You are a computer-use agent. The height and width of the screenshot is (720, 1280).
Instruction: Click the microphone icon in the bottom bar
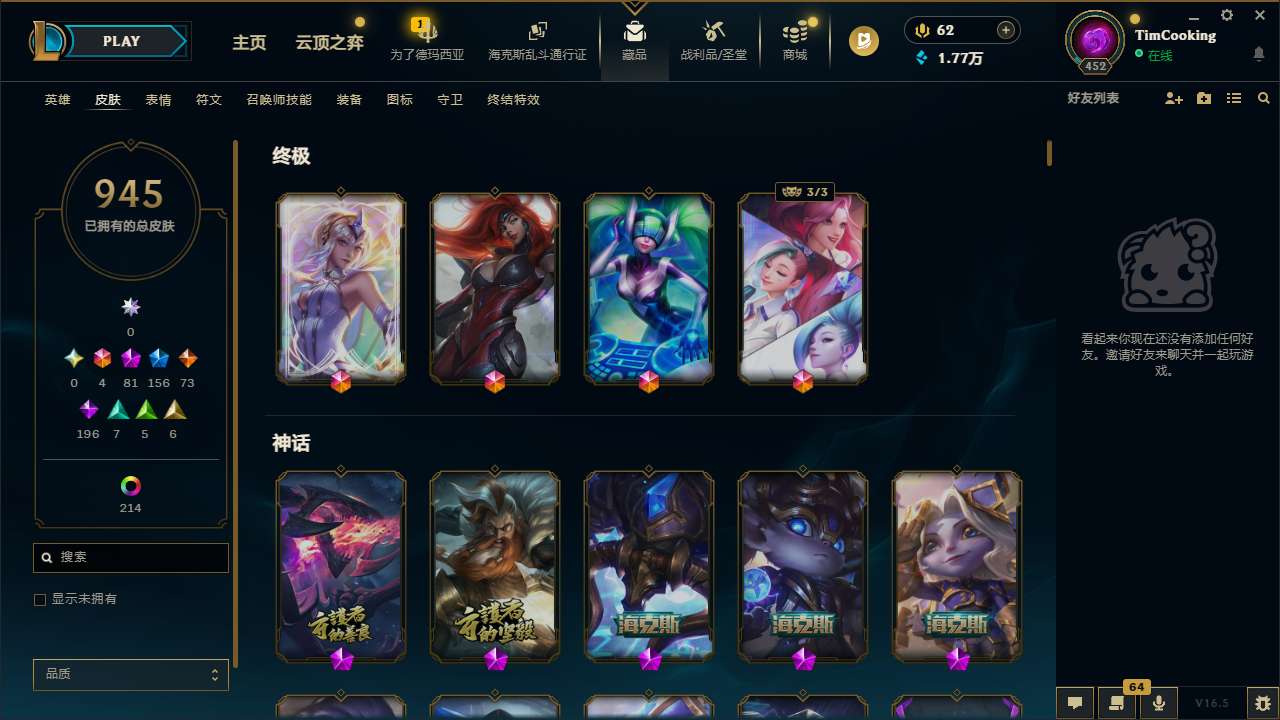1160,703
